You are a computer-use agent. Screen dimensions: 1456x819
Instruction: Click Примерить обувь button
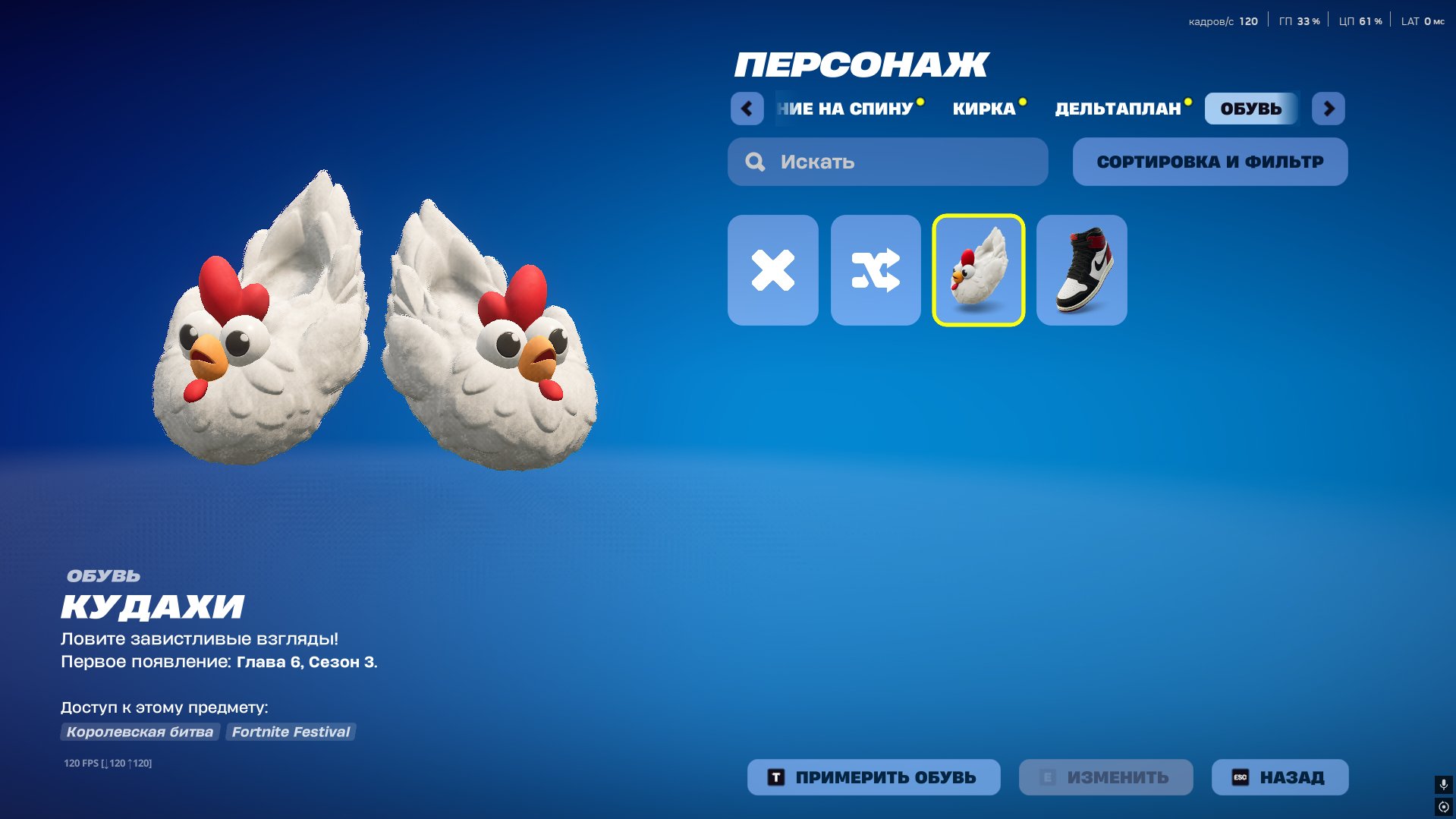(x=873, y=777)
